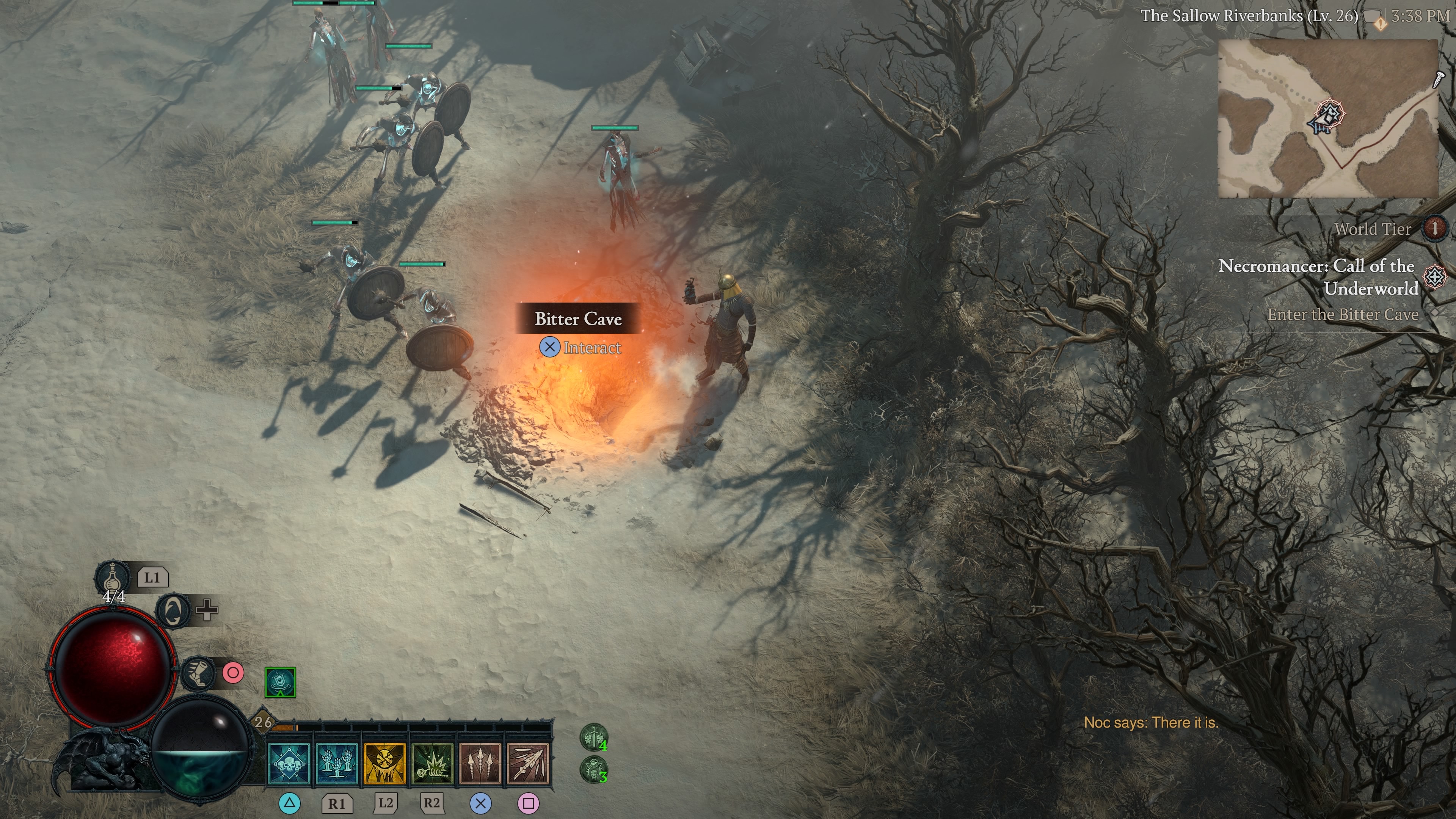
Task: Open the minimap in the corner
Action: (1327, 119)
